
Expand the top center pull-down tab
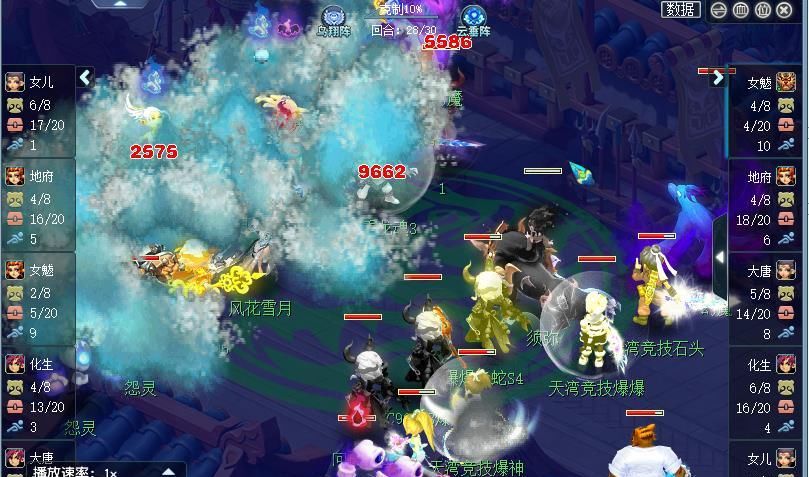pyautogui.click(x=119, y=4)
